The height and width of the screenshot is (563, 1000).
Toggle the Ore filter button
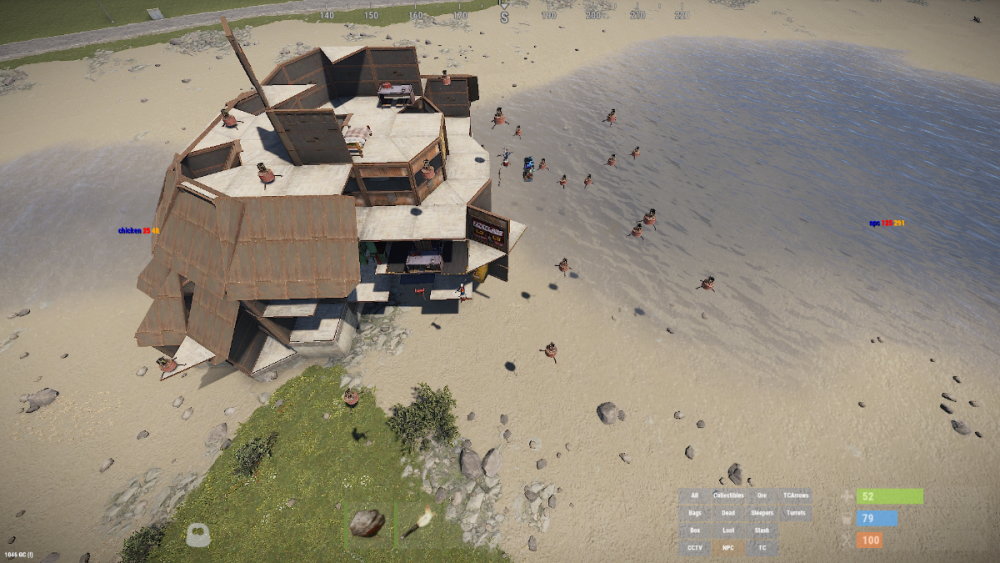point(762,495)
